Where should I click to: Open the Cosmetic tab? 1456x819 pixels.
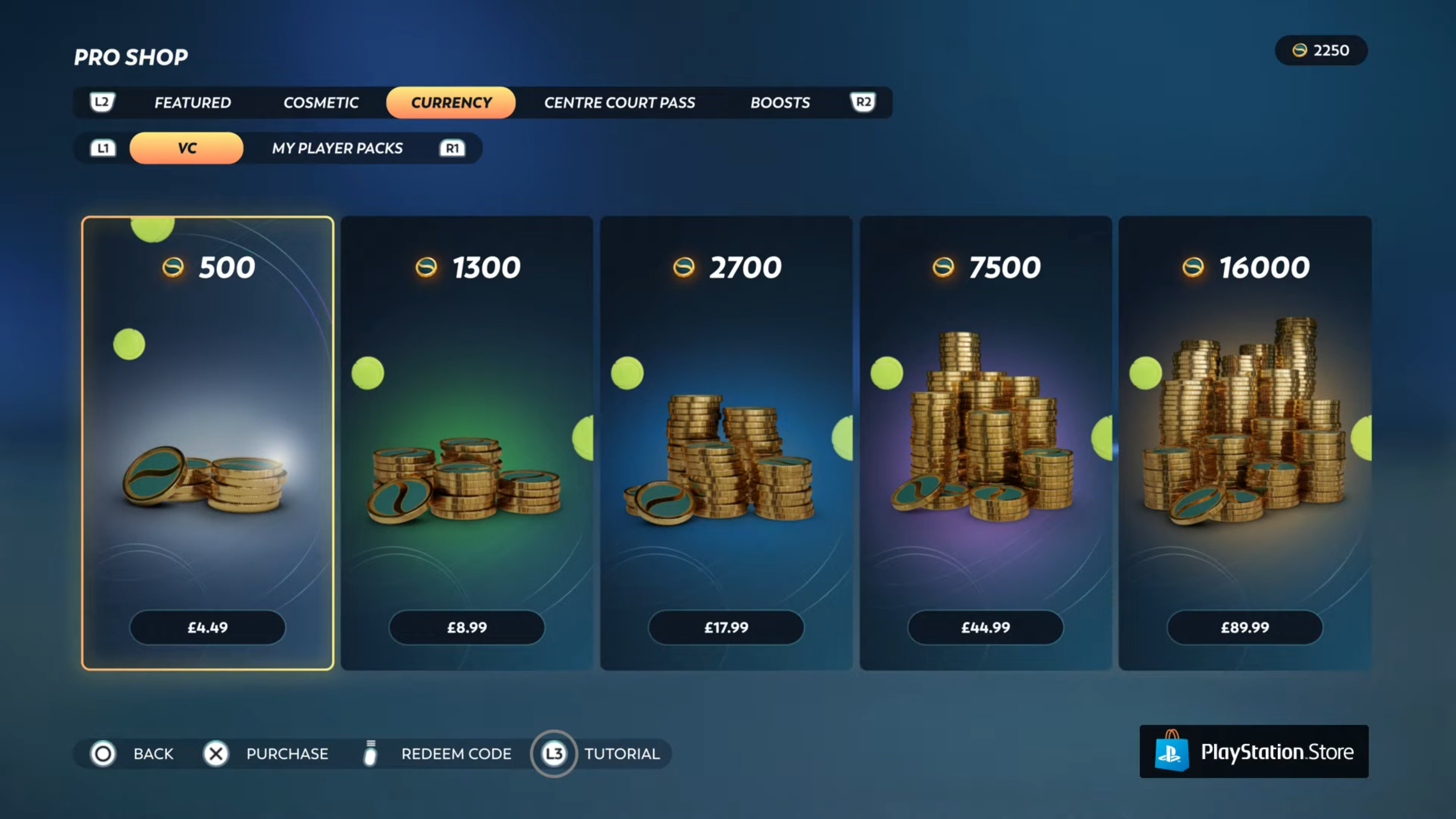(x=320, y=102)
